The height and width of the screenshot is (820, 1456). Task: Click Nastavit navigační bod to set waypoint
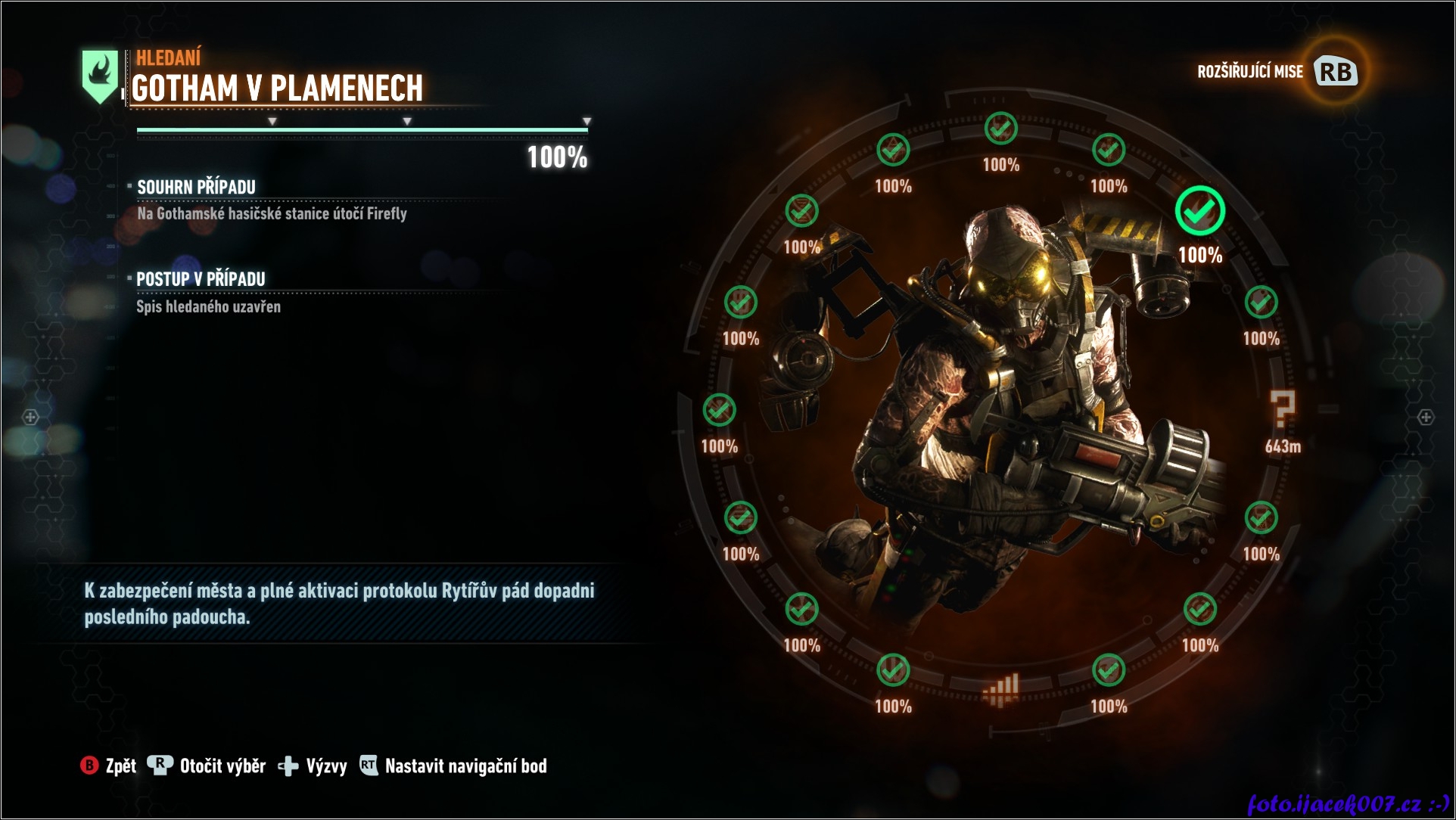click(x=453, y=766)
